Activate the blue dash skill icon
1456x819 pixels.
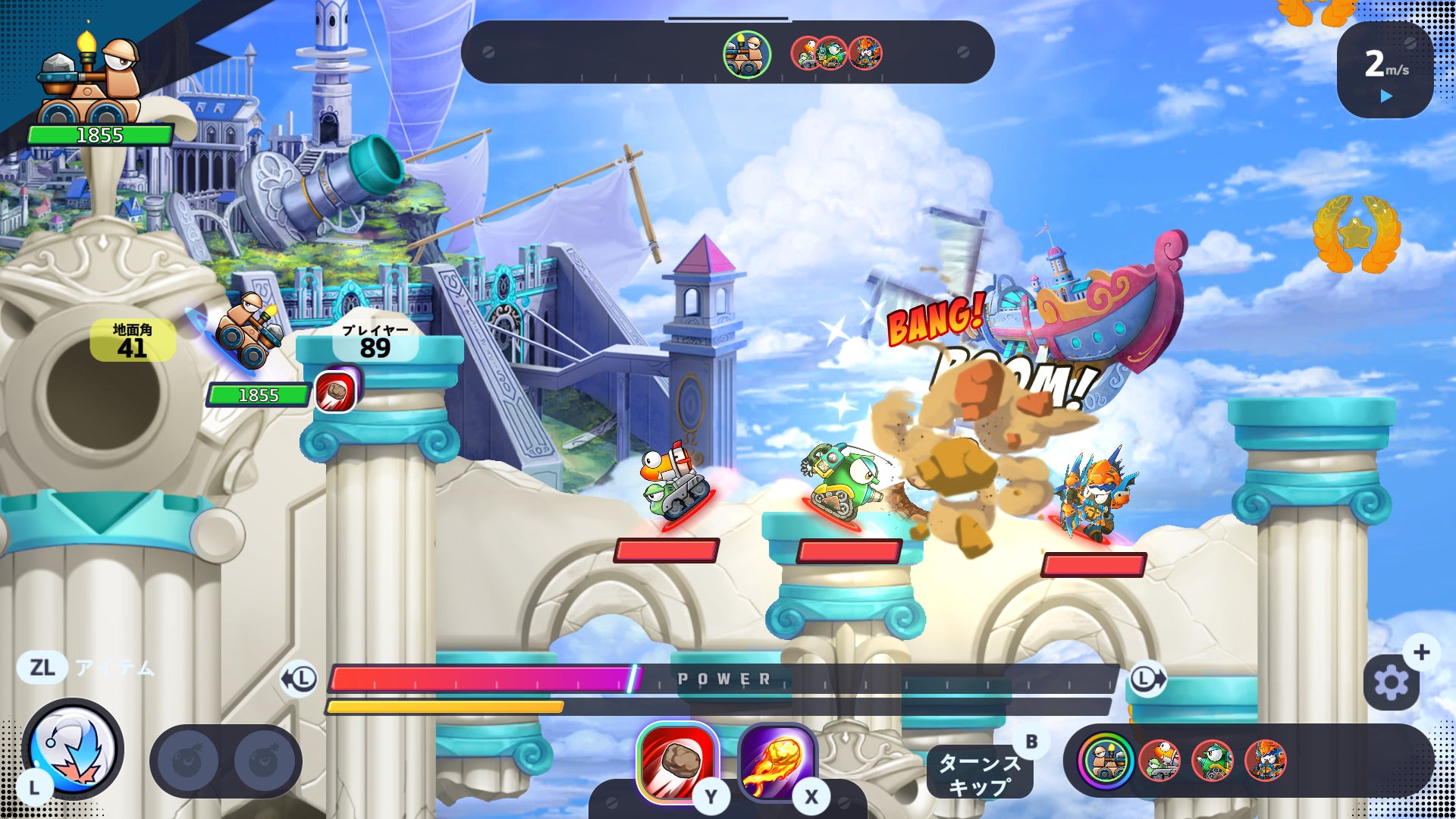(74, 749)
